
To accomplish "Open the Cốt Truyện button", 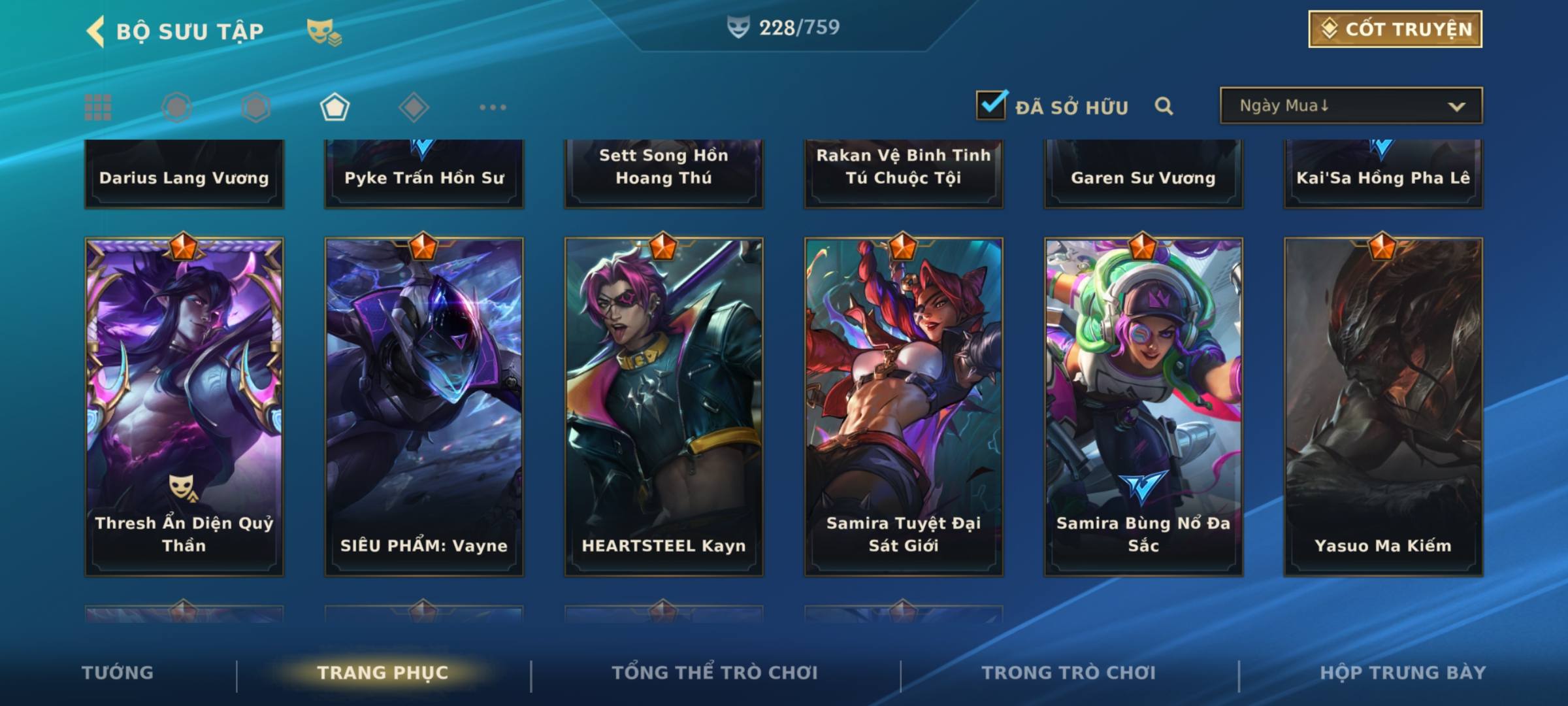I will [1395, 29].
